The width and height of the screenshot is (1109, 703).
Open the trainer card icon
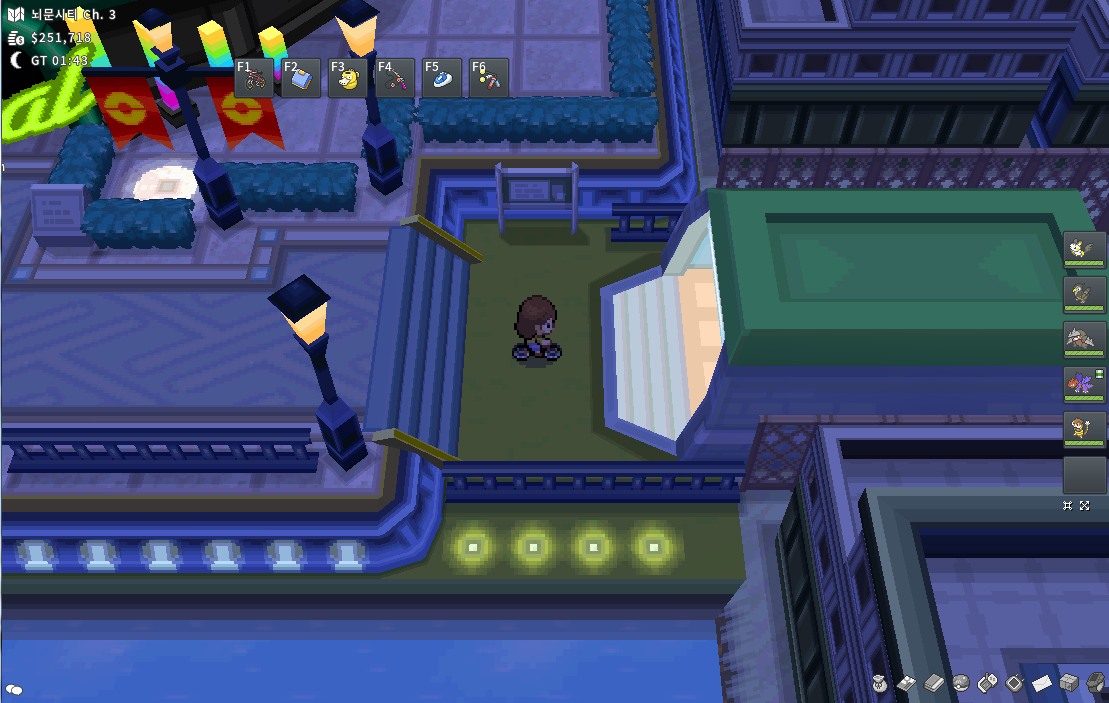[906, 683]
